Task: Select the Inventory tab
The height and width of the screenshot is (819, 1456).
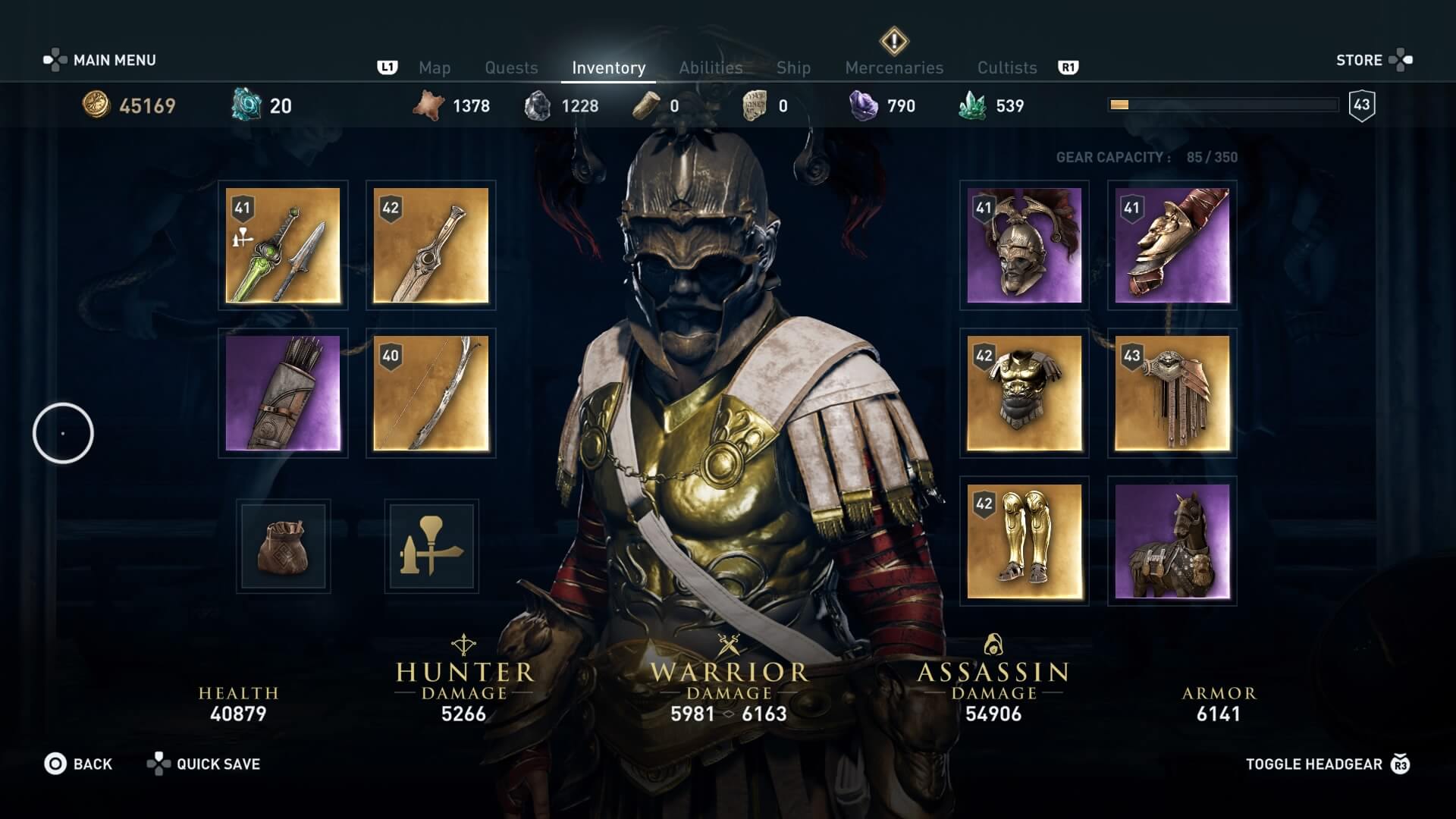Action: 608,68
